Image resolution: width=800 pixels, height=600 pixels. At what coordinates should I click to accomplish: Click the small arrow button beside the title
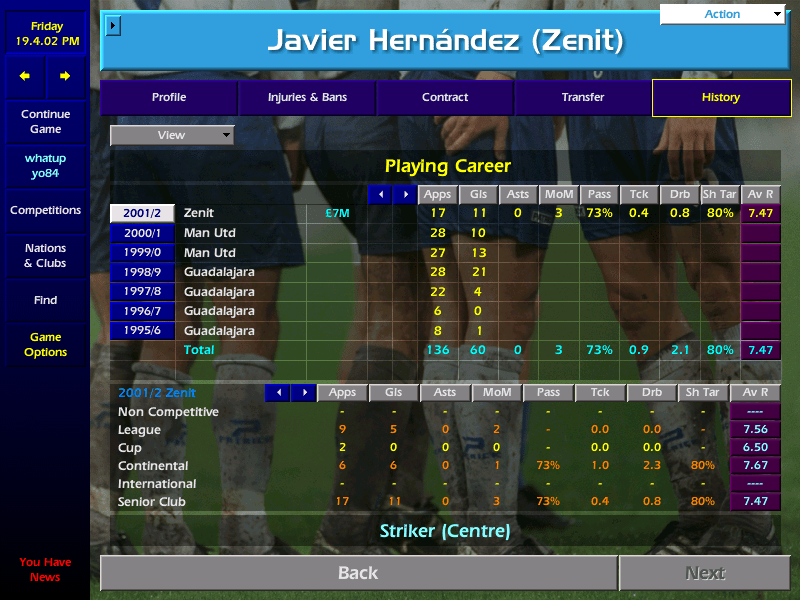coord(113,25)
